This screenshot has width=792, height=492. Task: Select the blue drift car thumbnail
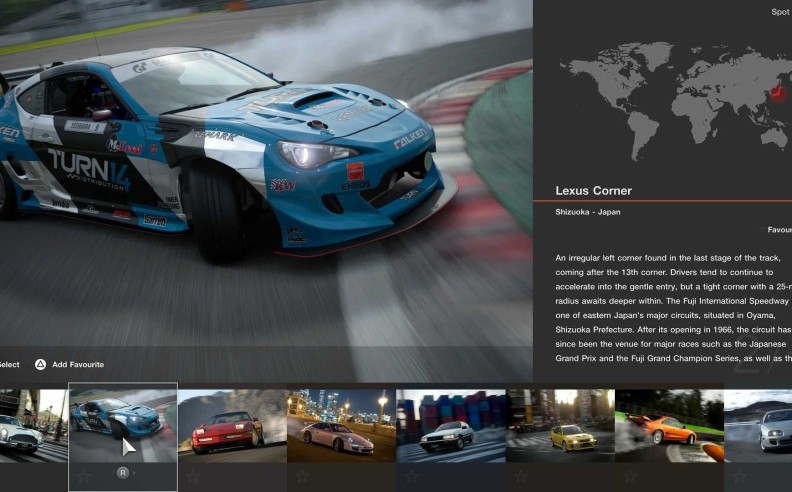coord(122,422)
